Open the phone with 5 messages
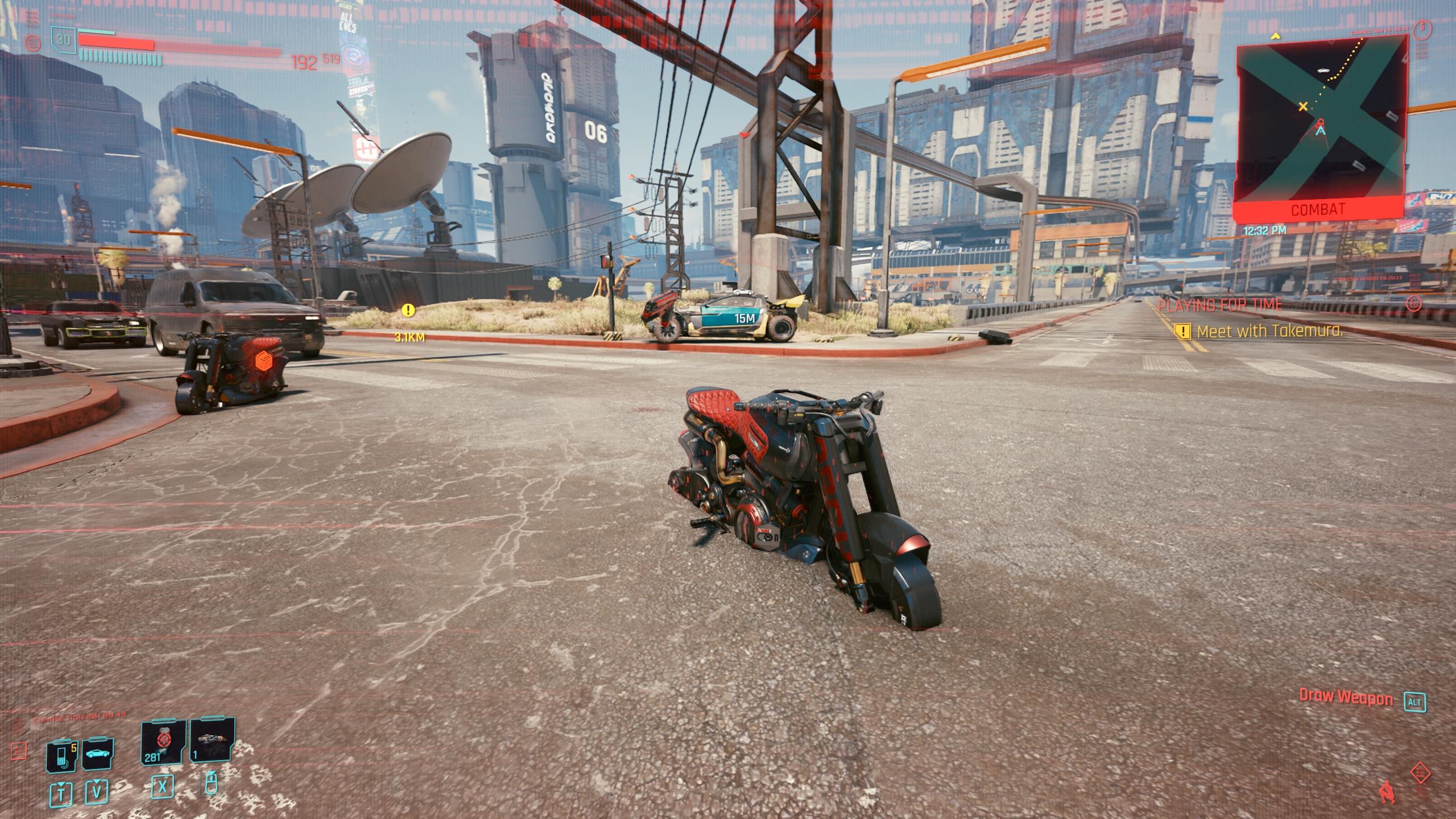This screenshot has height=819, width=1456. pyautogui.click(x=62, y=755)
